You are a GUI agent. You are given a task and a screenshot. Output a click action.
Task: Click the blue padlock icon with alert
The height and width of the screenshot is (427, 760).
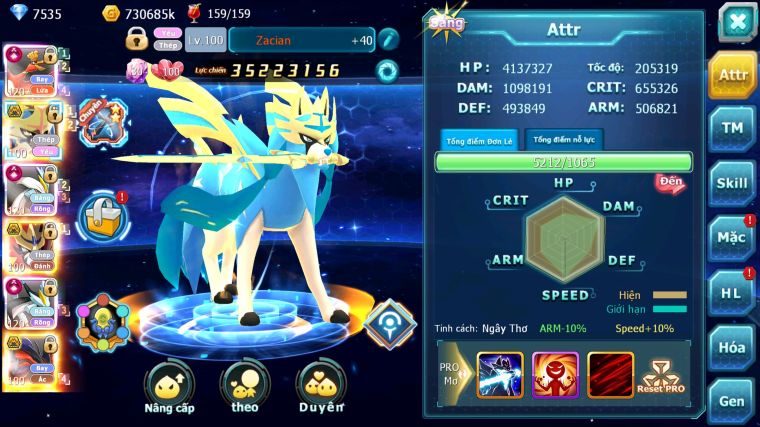coord(104,212)
